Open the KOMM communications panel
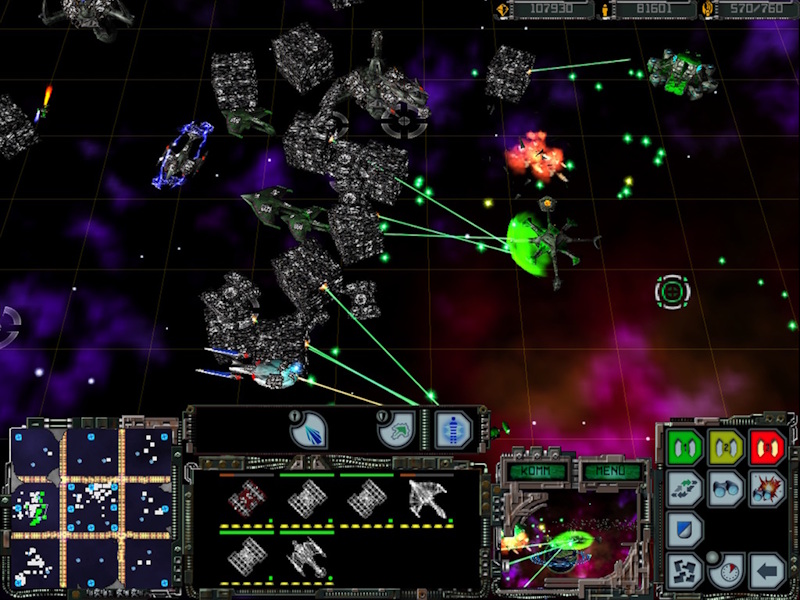800x600 pixels. point(538,470)
